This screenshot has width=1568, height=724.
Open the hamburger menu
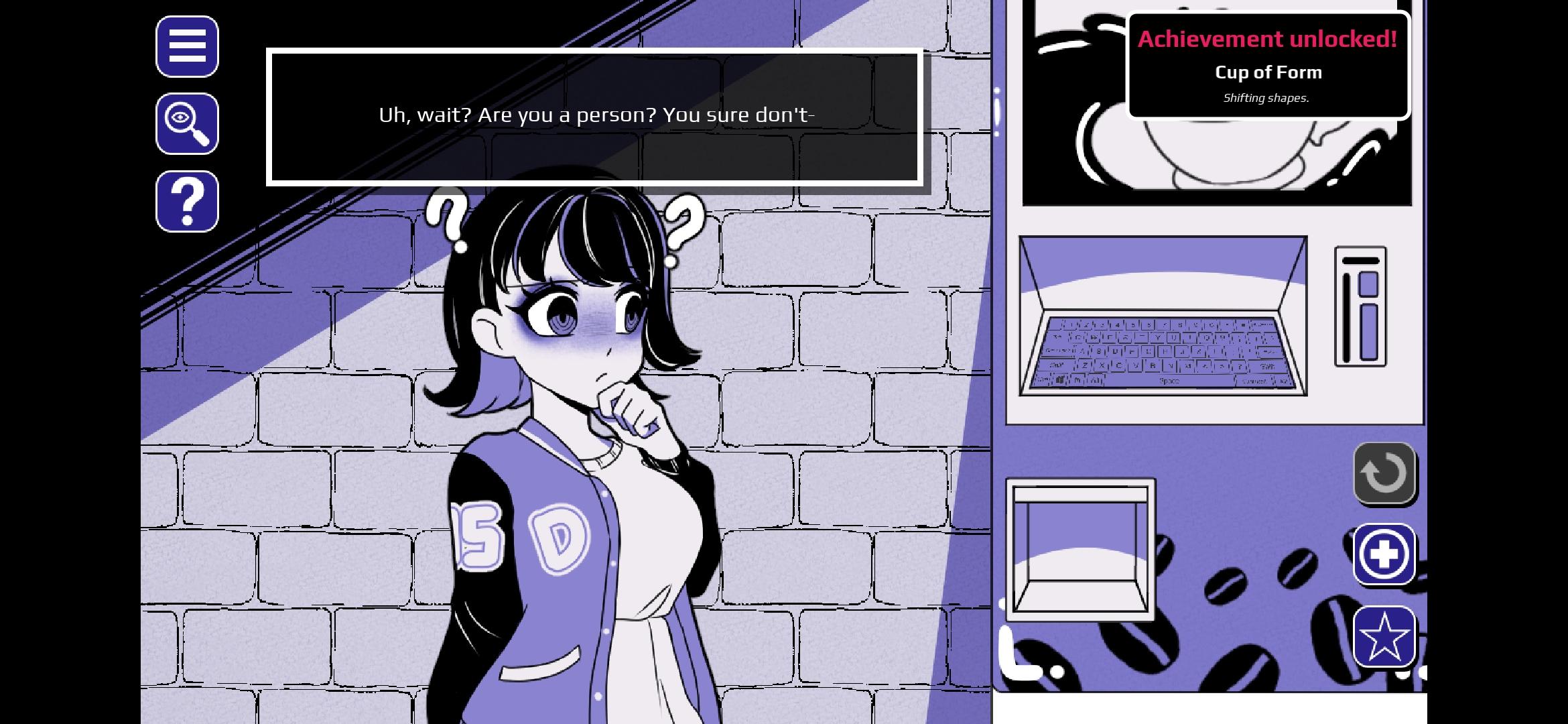(x=187, y=47)
